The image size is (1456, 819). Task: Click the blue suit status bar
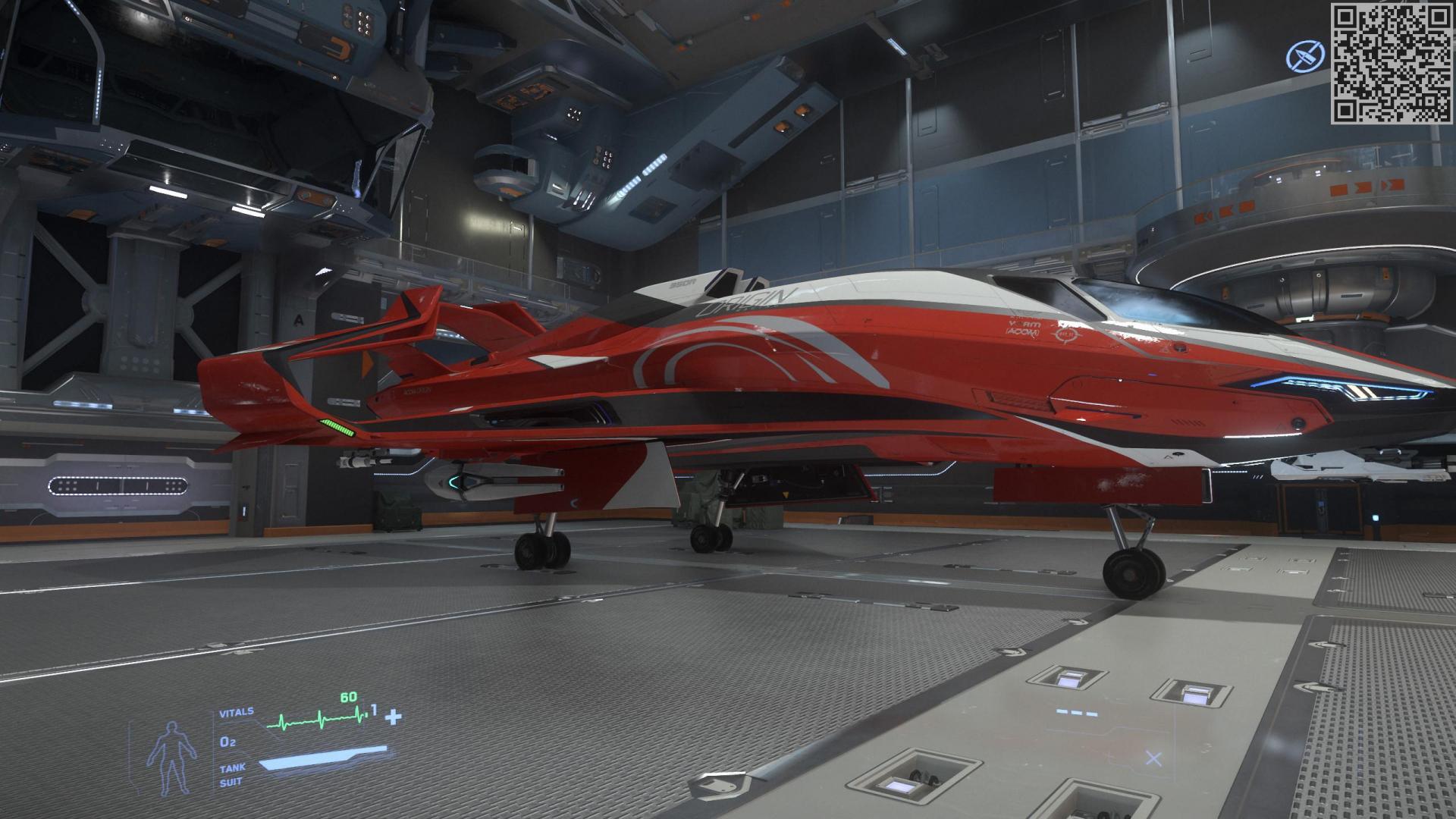coord(324,758)
